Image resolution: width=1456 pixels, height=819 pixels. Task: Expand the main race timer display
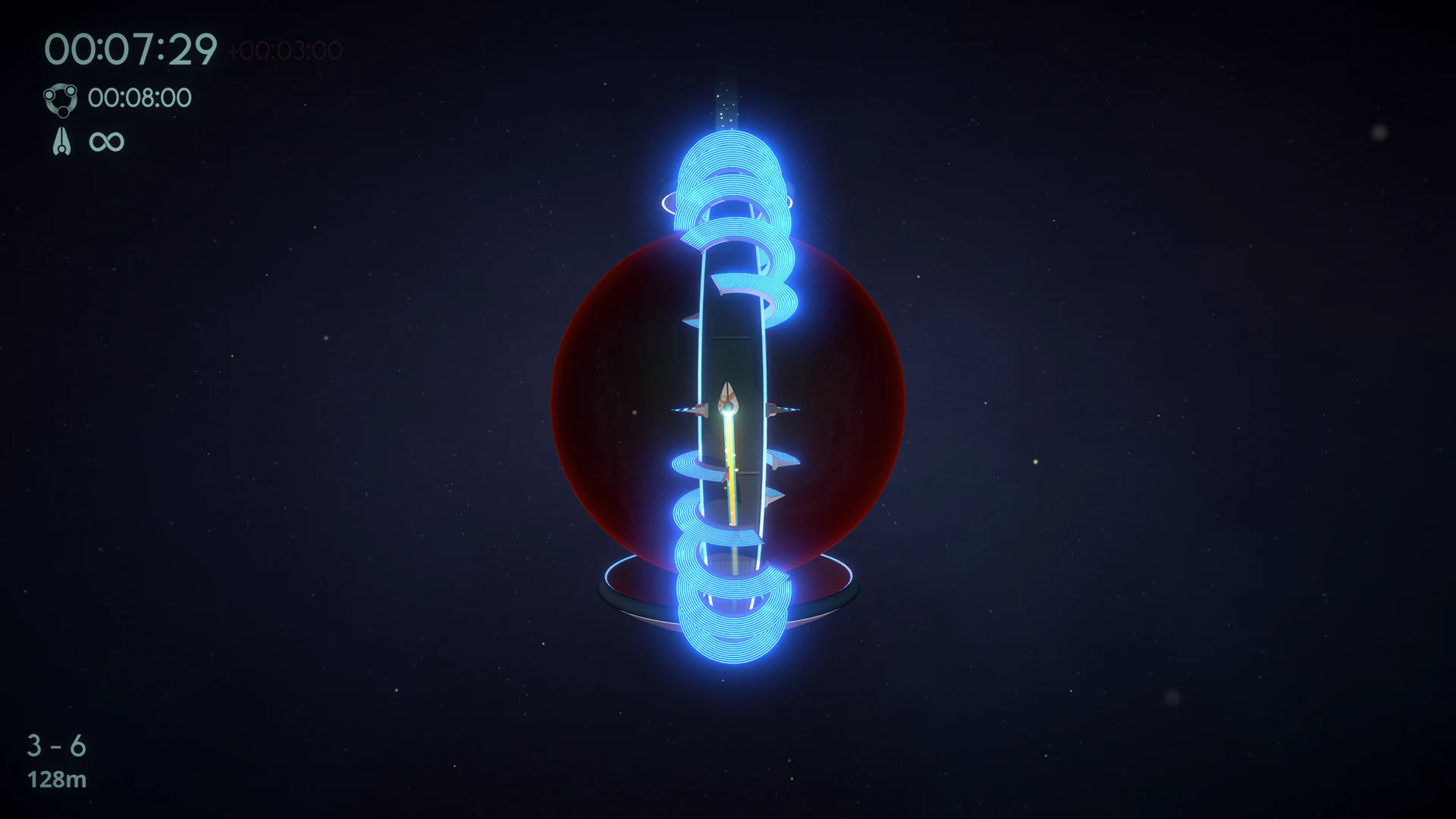tap(133, 47)
